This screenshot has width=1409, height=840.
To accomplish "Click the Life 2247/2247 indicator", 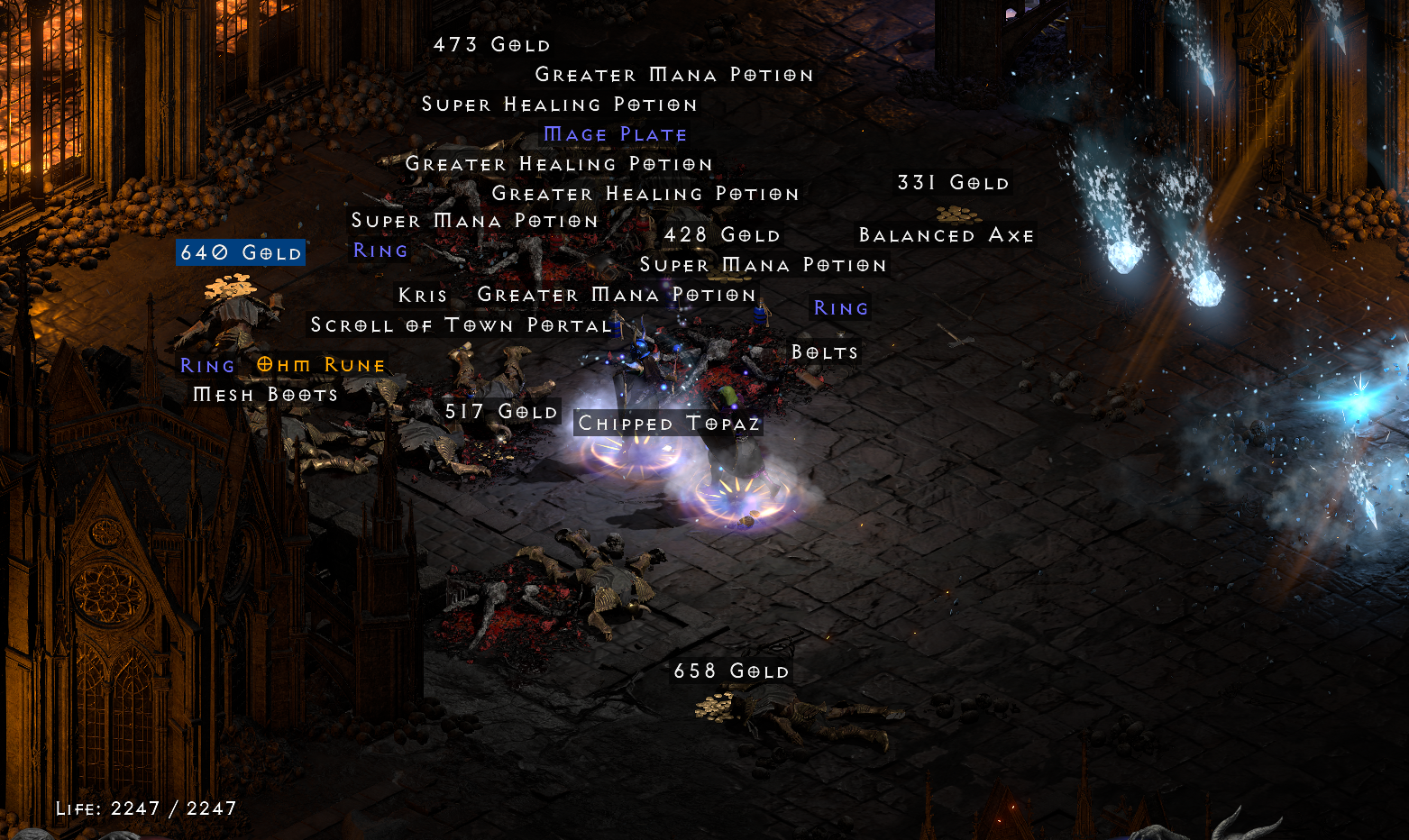I will click(x=145, y=808).
